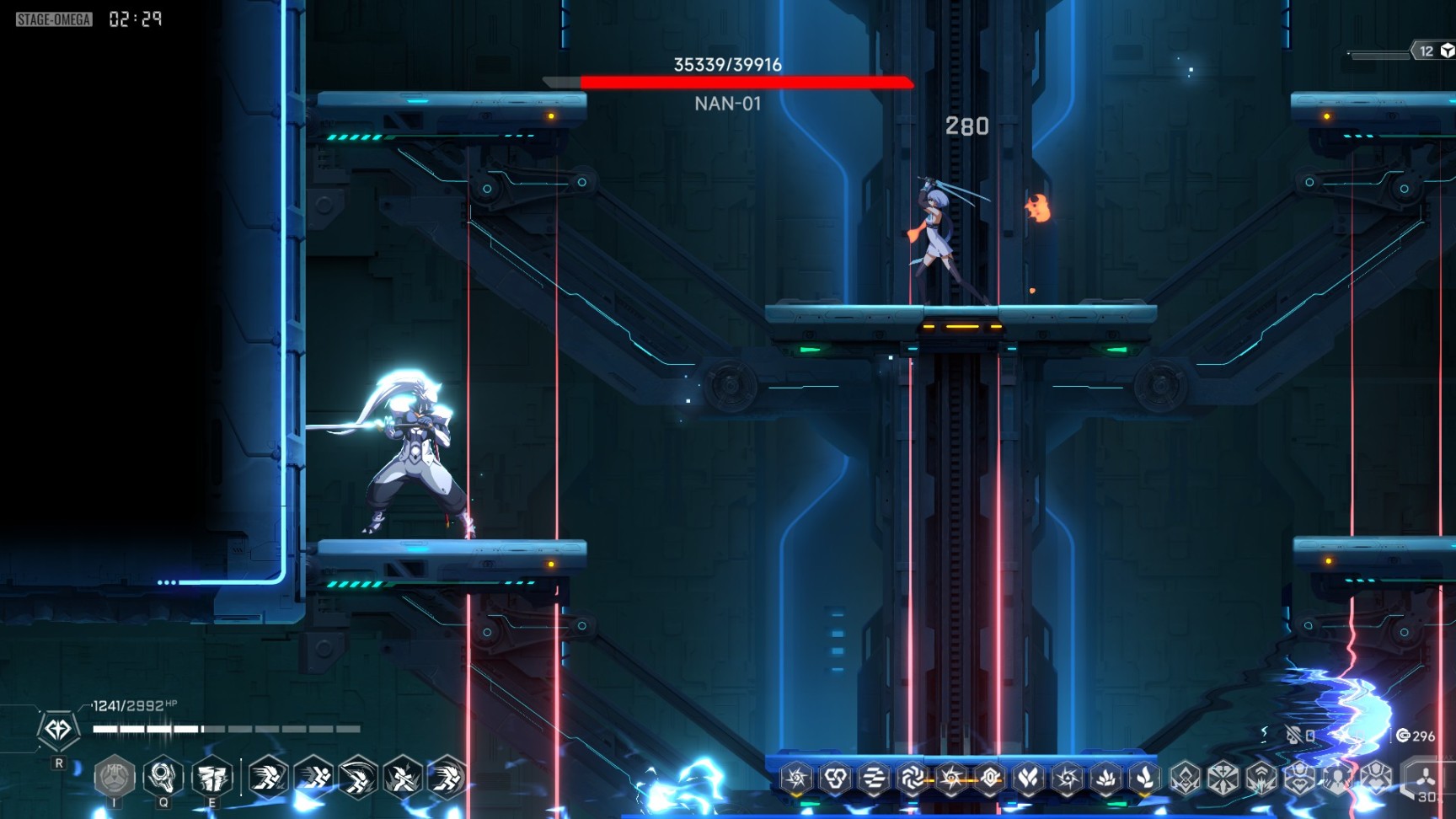
Task: Select the sword-stance burst move icon
Action: point(403,777)
